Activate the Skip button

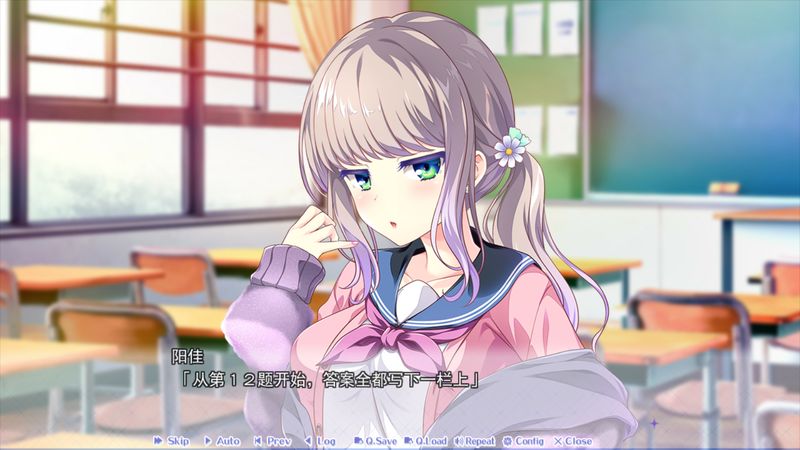point(171,441)
